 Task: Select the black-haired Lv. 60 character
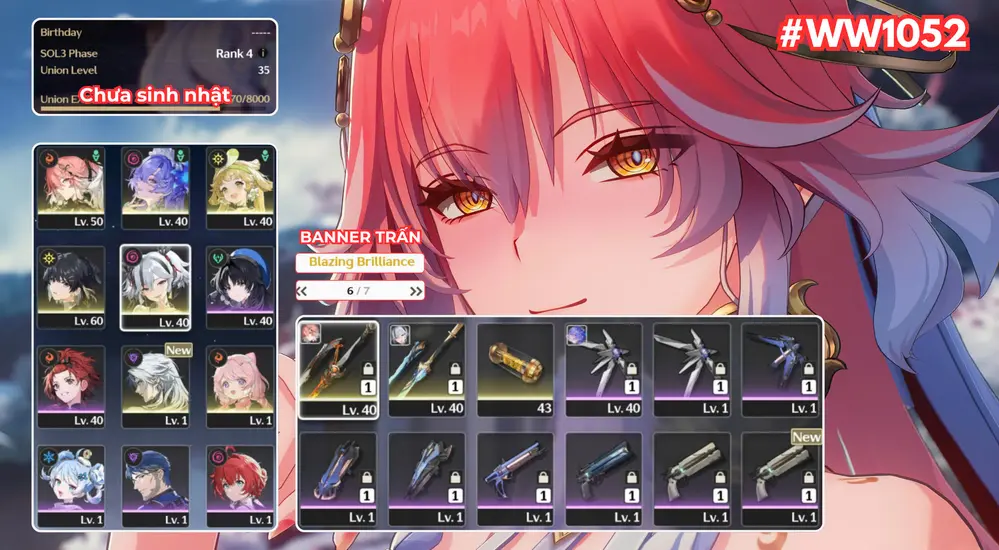click(x=70, y=286)
